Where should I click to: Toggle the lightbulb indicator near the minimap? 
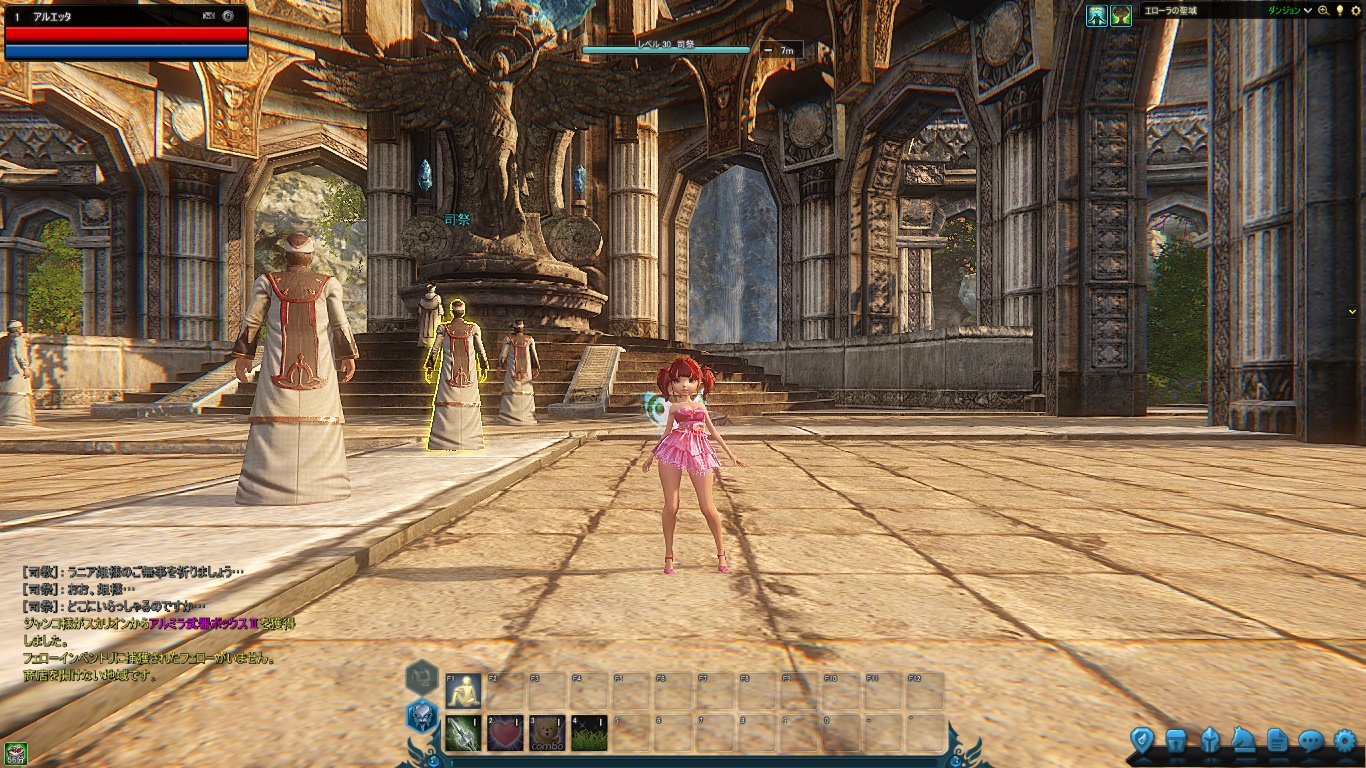pos(1341,12)
